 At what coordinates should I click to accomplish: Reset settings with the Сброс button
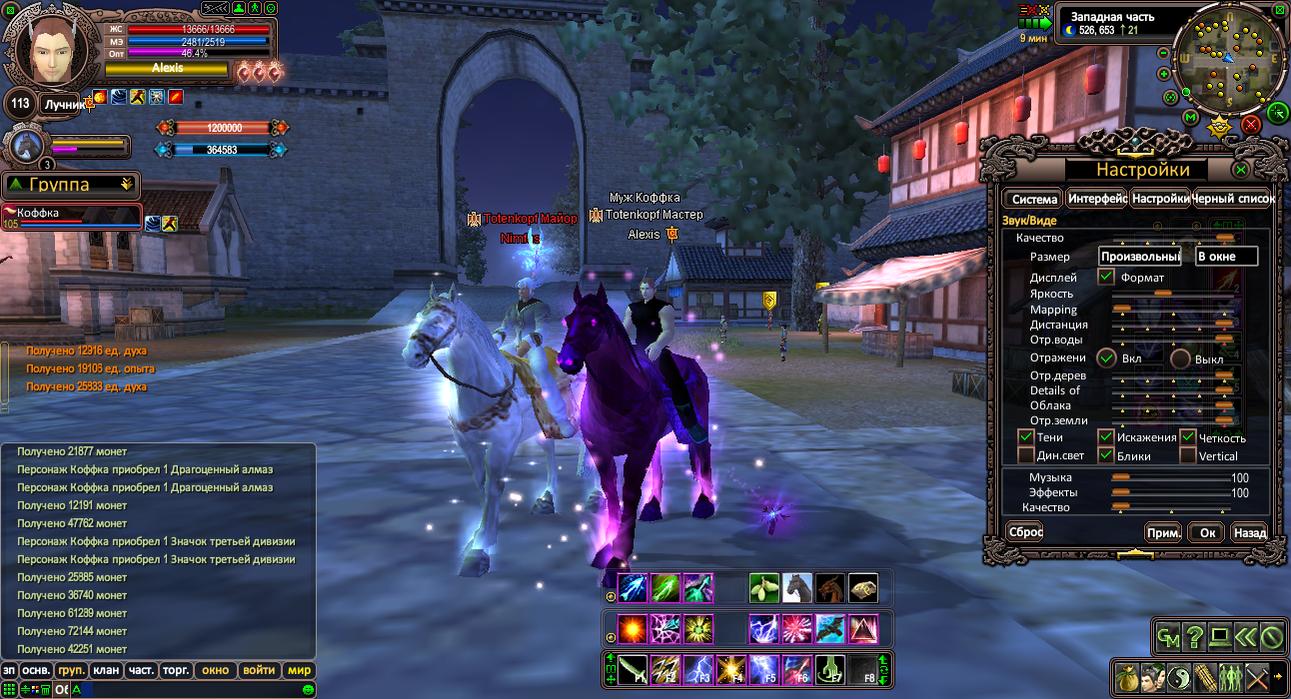pyautogui.click(x=1025, y=532)
